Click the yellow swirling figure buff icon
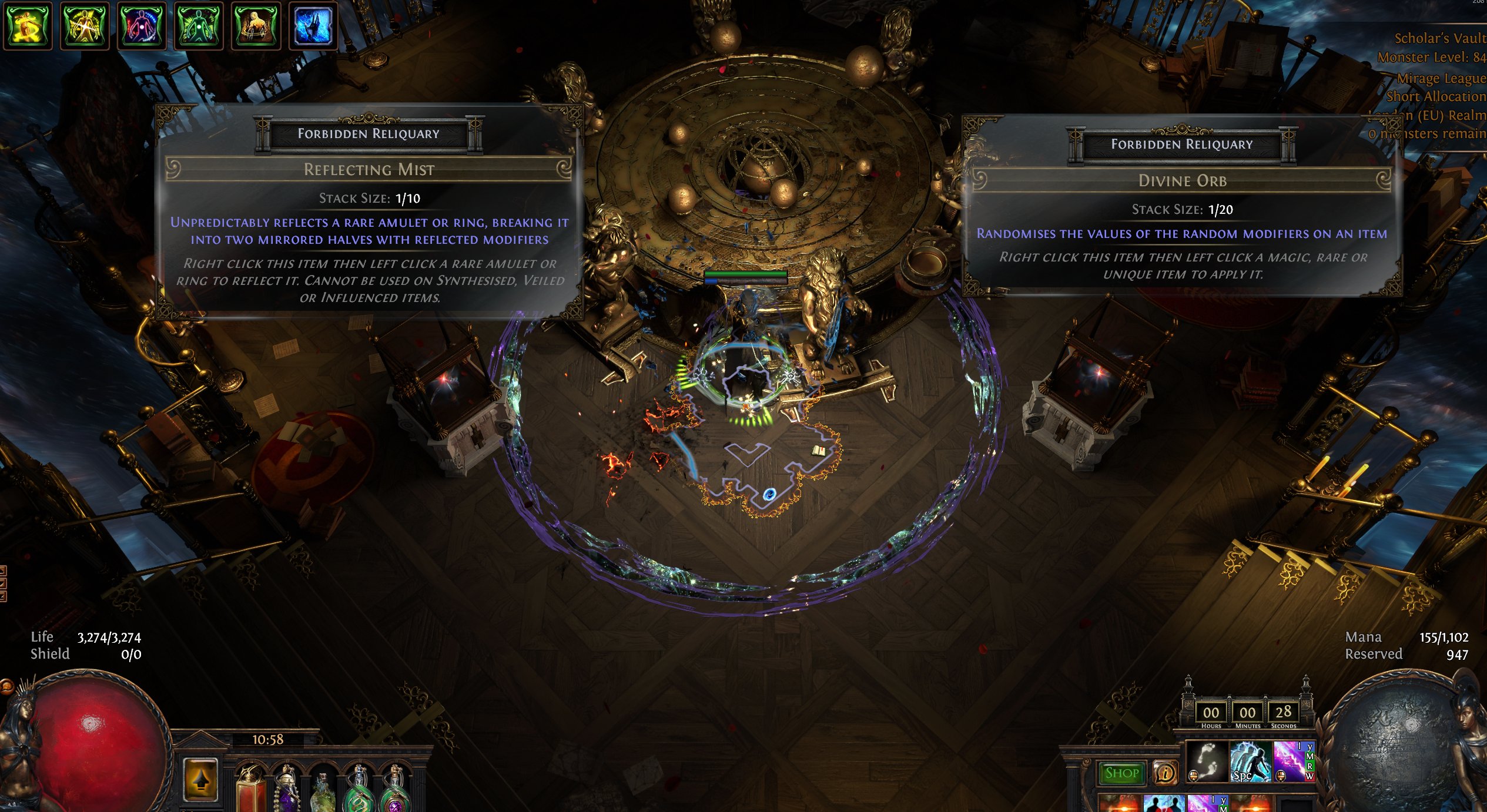The width and height of the screenshot is (1487, 812). [x=27, y=26]
